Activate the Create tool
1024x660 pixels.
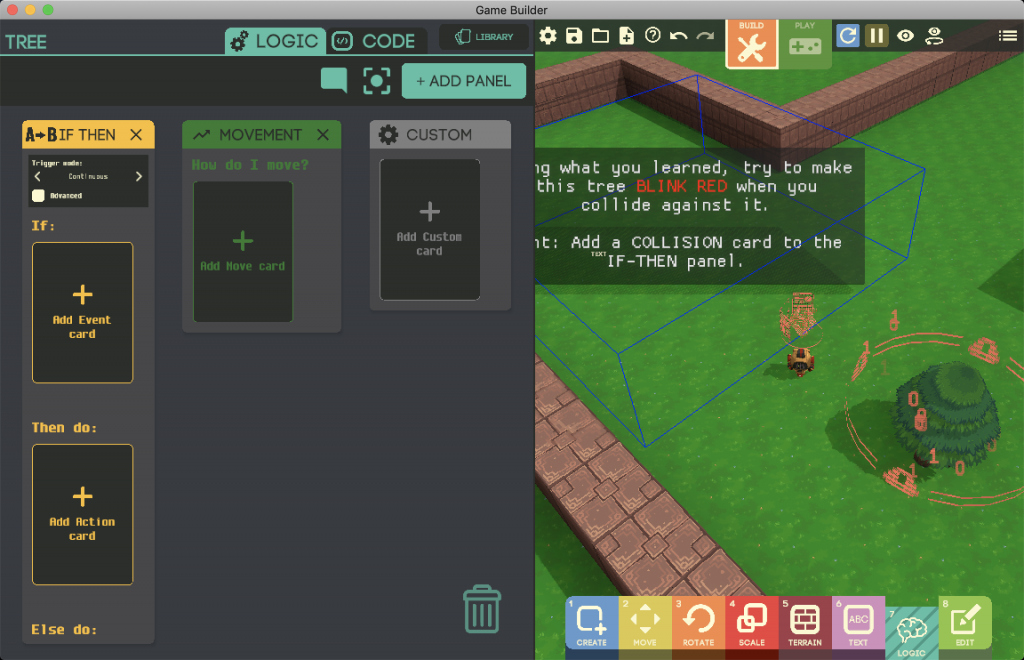(591, 623)
